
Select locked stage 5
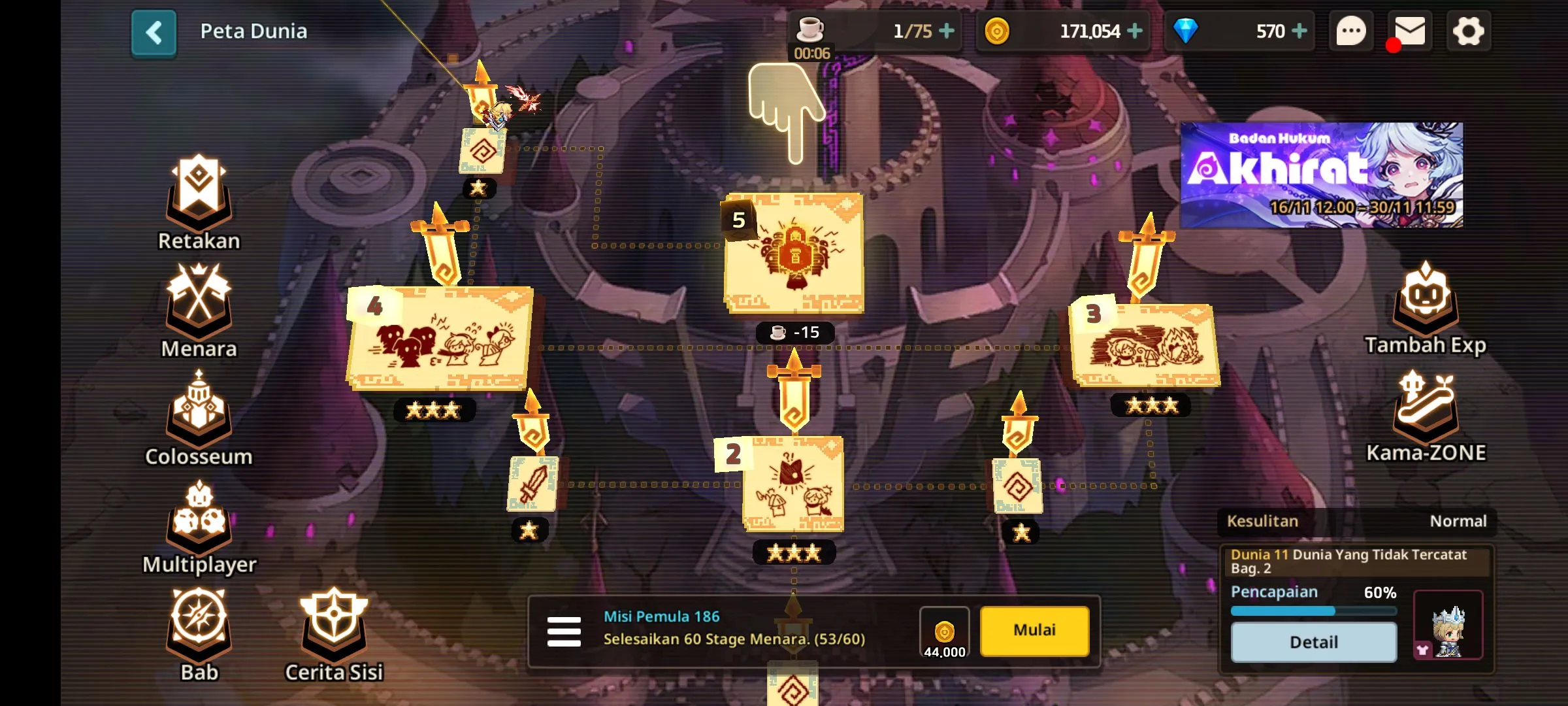[x=794, y=254]
